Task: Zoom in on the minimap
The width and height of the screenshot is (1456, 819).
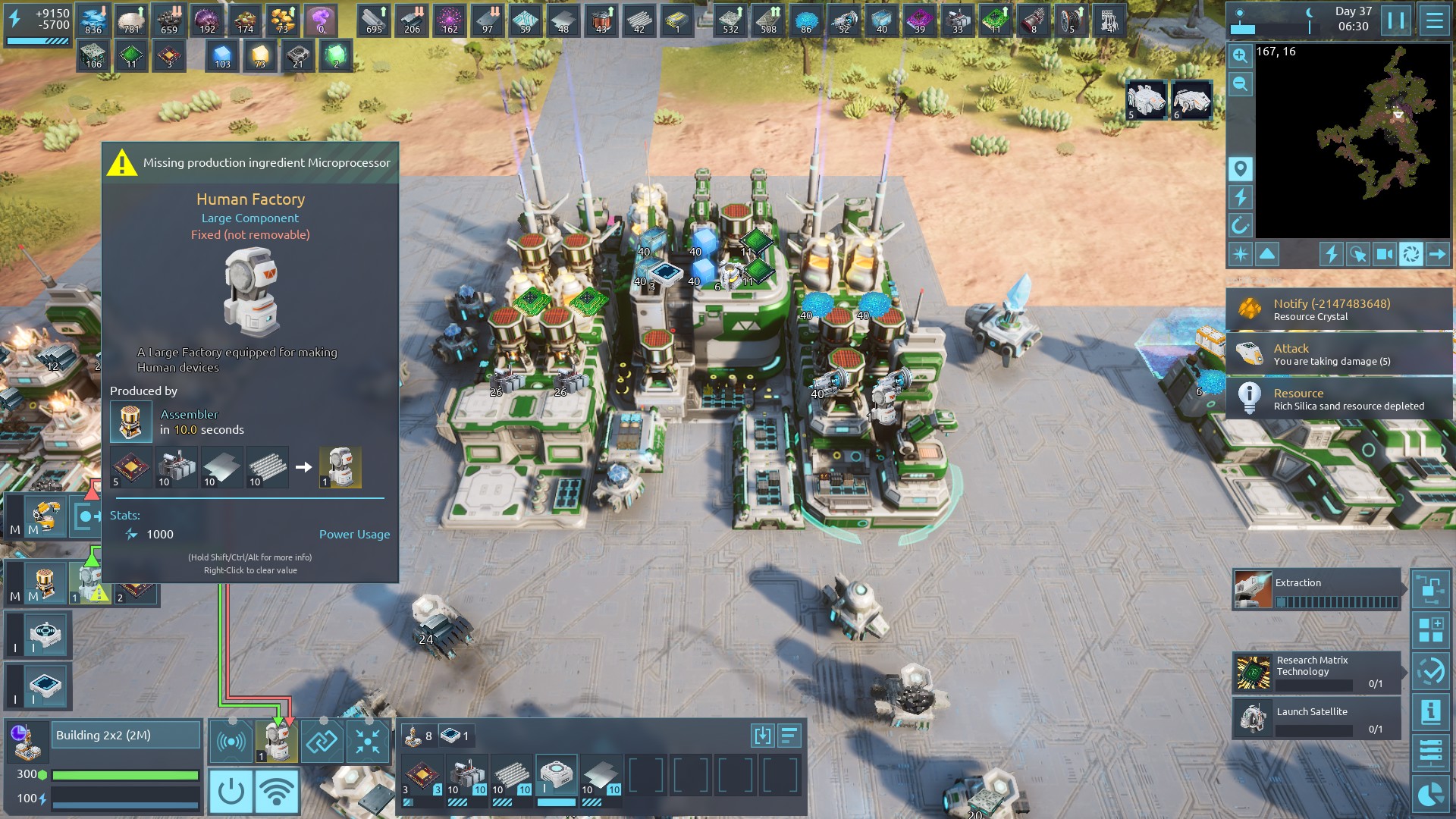Action: [1240, 55]
